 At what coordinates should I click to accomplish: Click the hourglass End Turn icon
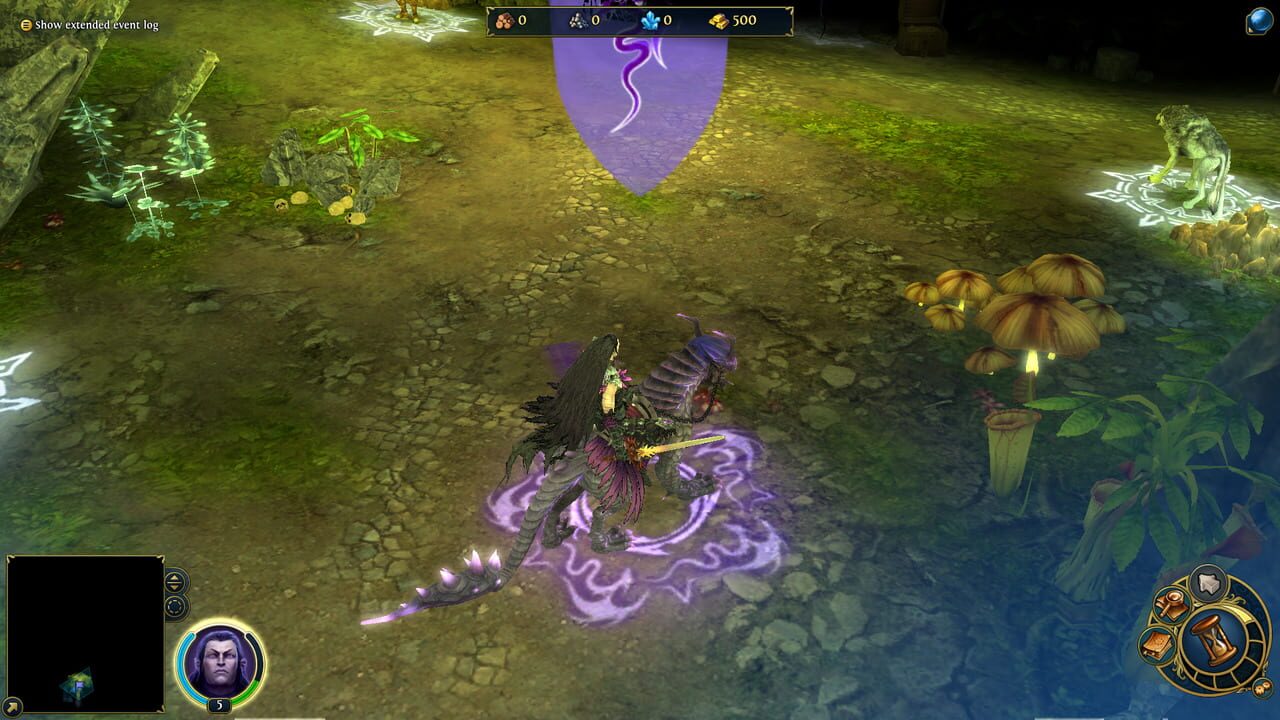click(1214, 642)
